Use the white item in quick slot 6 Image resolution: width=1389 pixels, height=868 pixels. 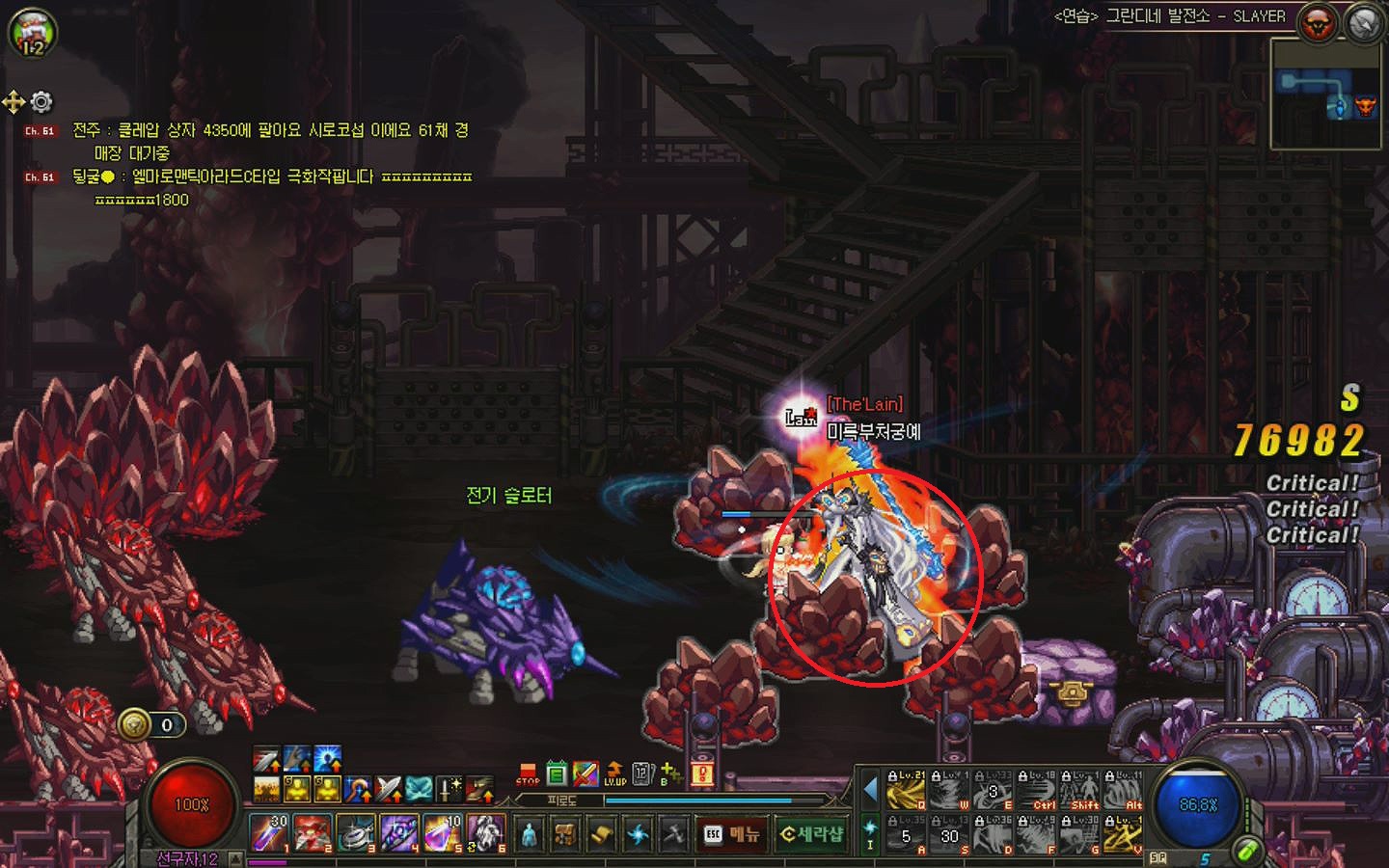[486, 833]
